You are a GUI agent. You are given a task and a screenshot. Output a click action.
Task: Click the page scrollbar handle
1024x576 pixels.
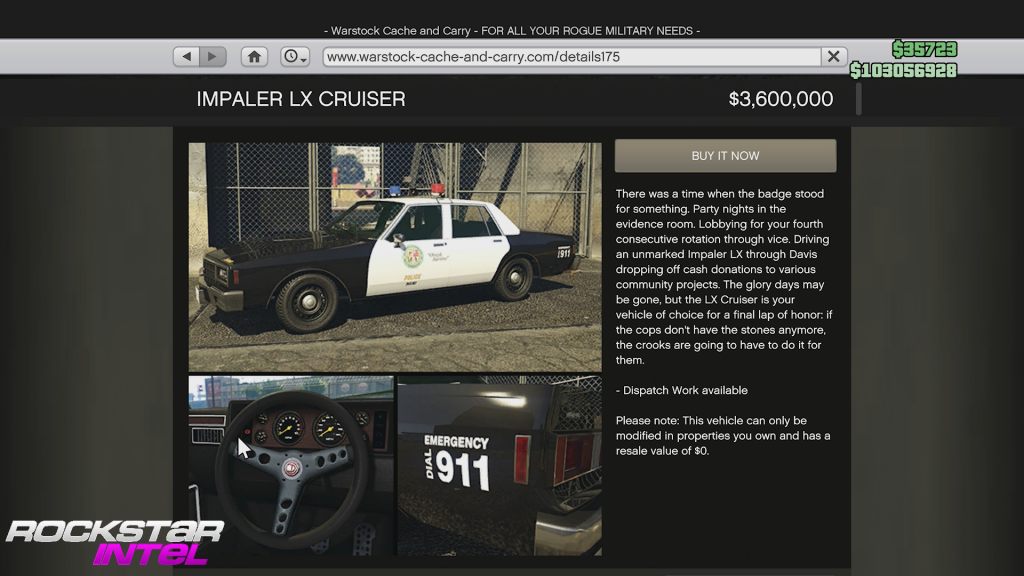click(x=858, y=99)
